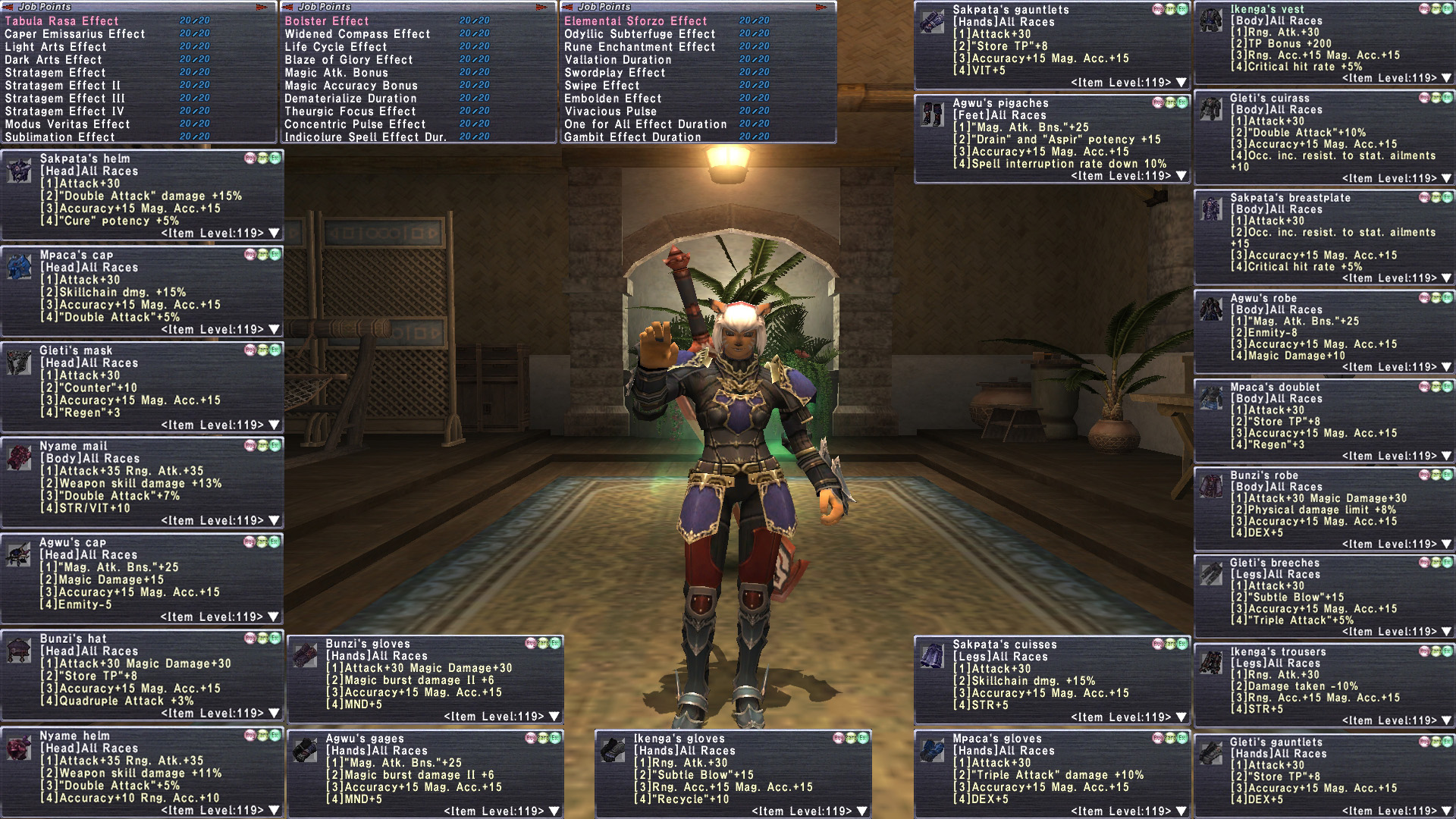
Task: Expand the Bunzi's gloves tooltip down arrow
Action: (x=554, y=717)
